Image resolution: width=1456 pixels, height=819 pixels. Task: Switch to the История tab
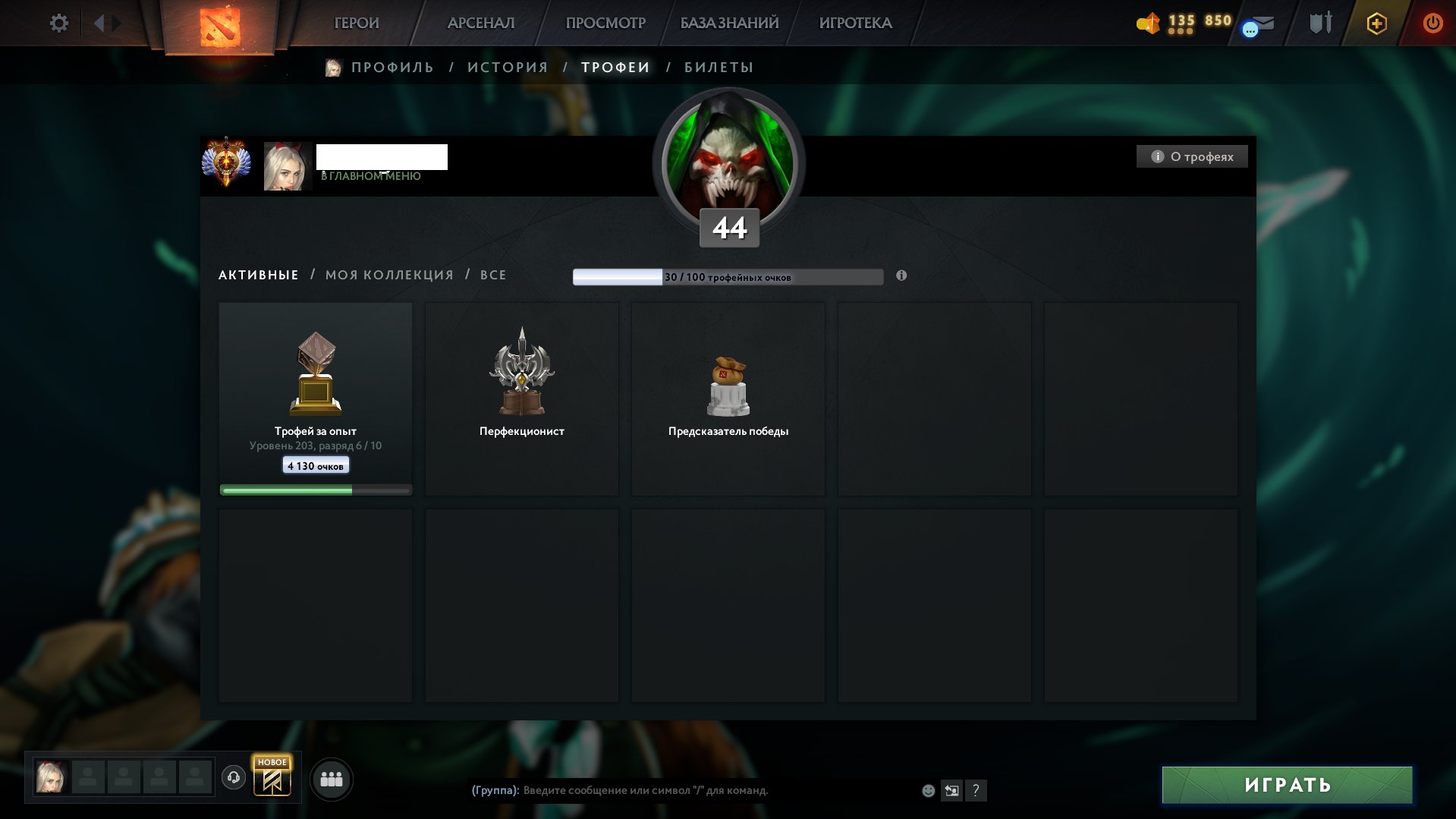click(x=508, y=68)
